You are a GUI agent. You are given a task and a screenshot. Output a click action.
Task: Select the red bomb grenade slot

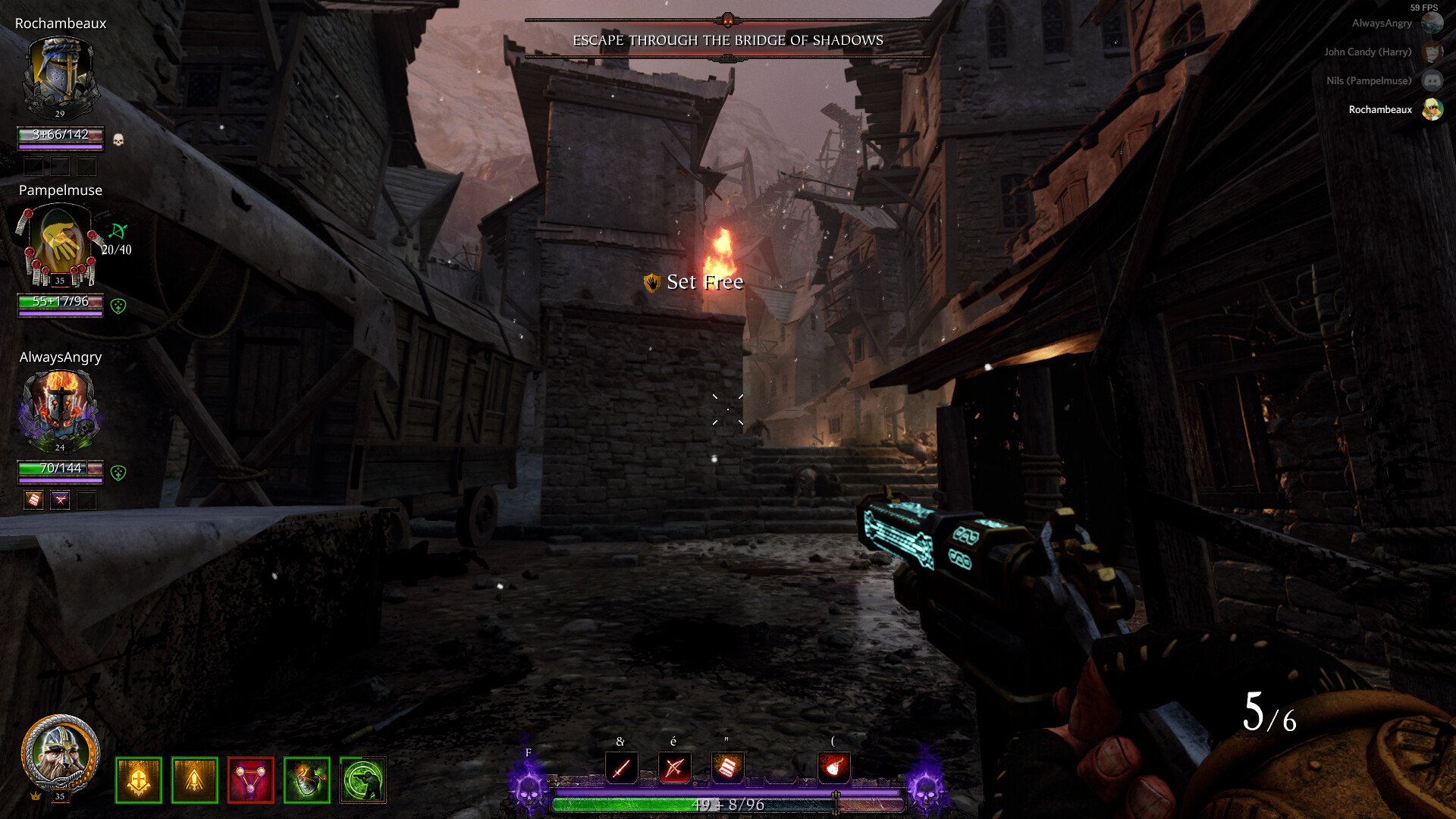[833, 767]
